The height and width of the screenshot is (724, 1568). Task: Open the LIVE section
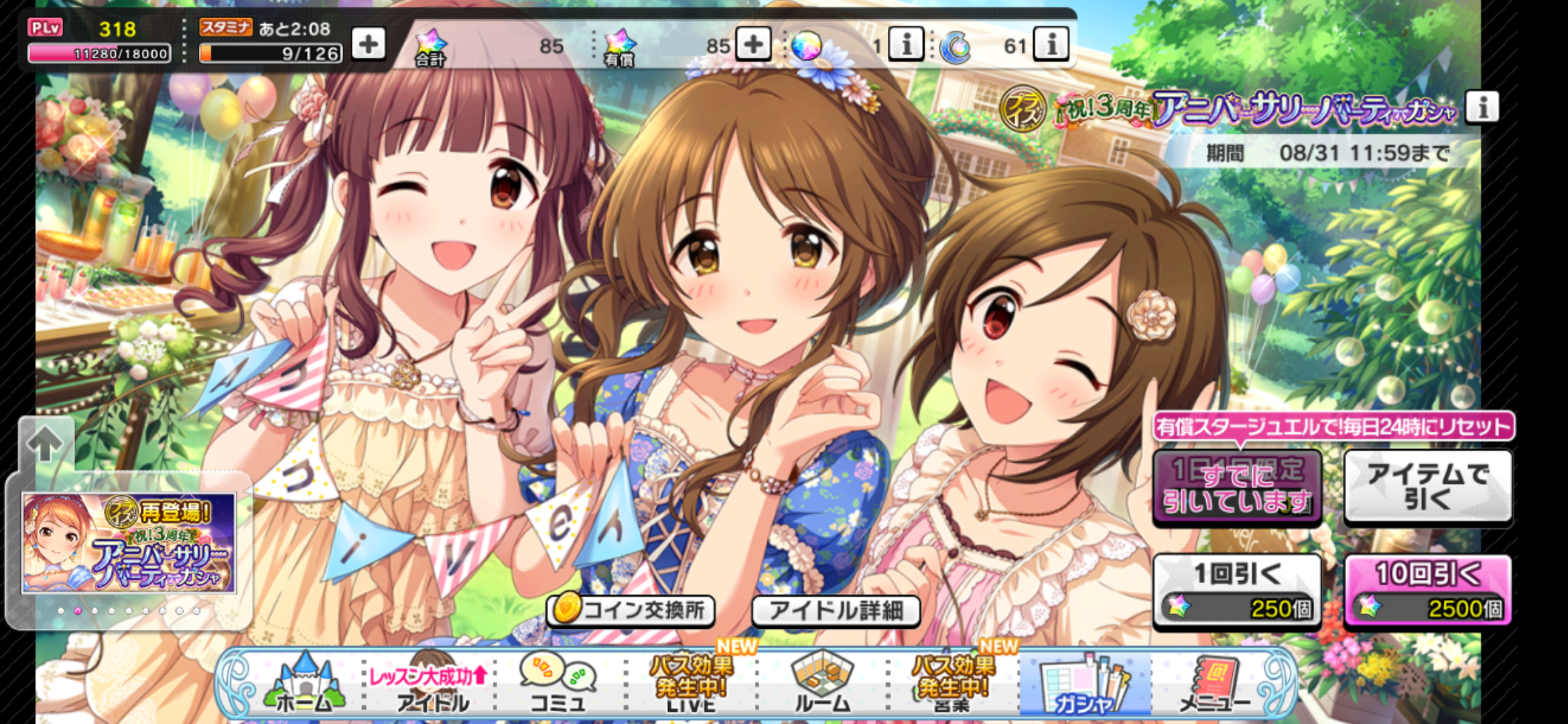691,685
